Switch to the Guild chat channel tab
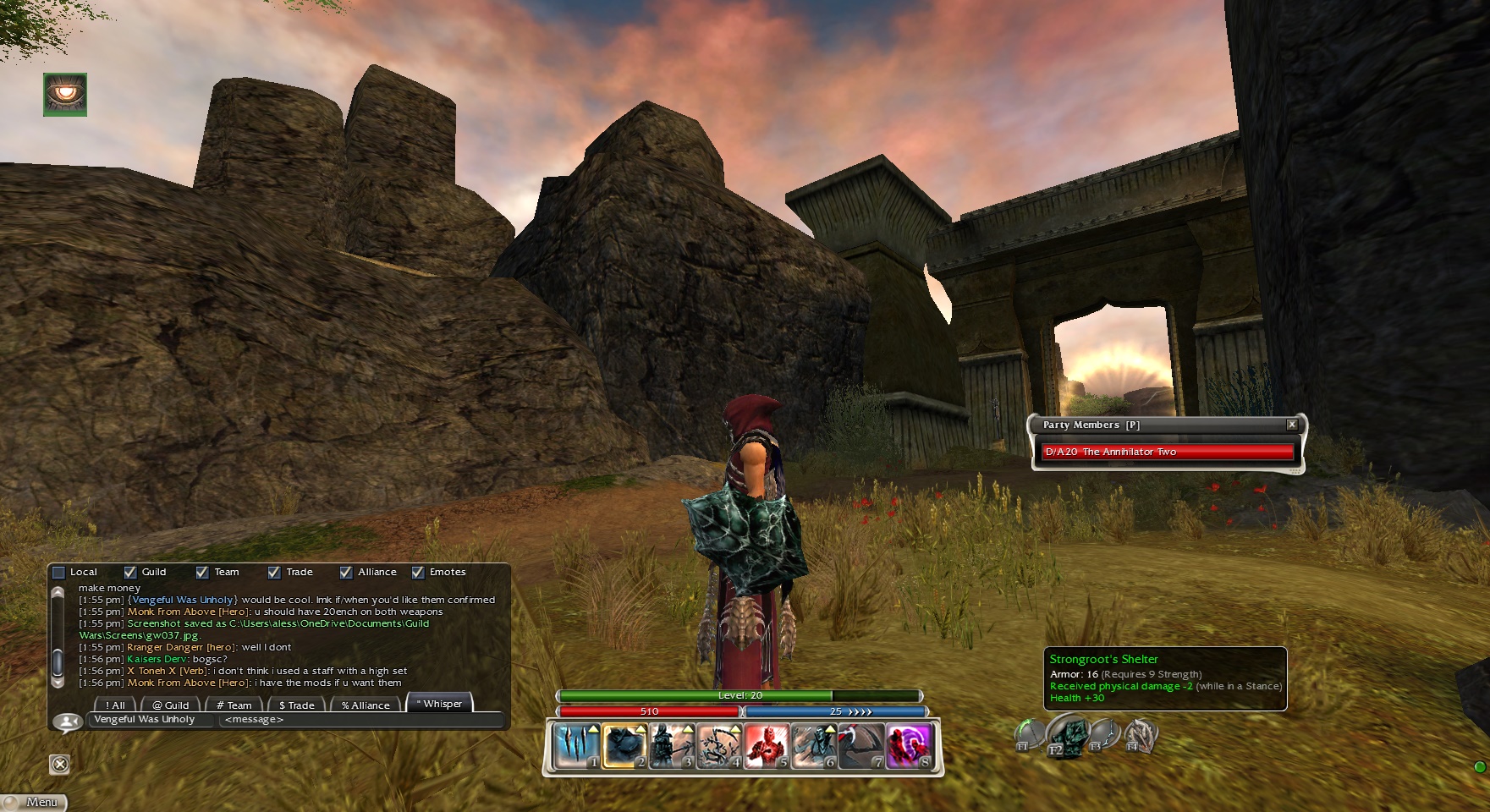 pos(171,705)
